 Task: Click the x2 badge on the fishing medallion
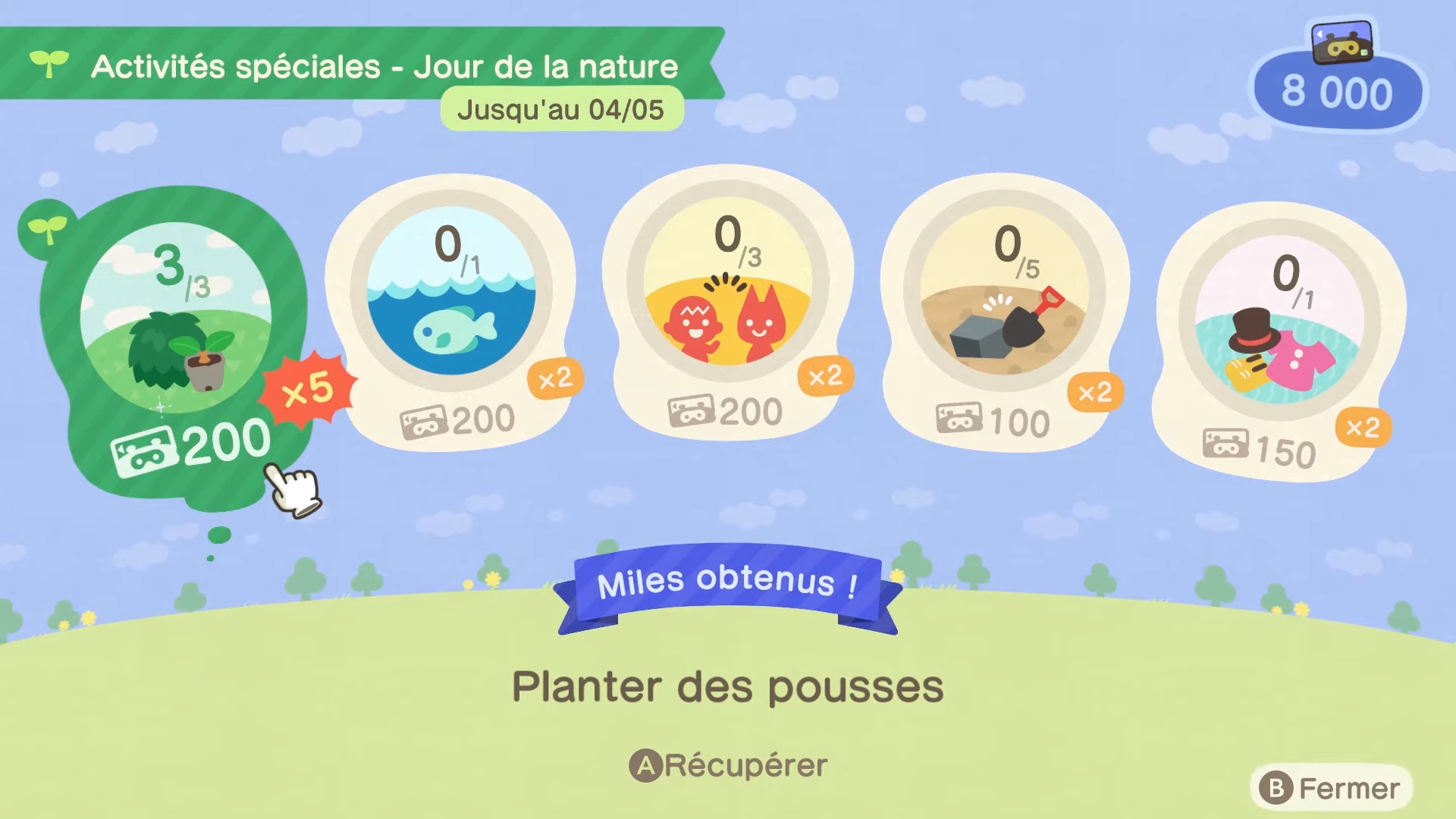pos(557,378)
